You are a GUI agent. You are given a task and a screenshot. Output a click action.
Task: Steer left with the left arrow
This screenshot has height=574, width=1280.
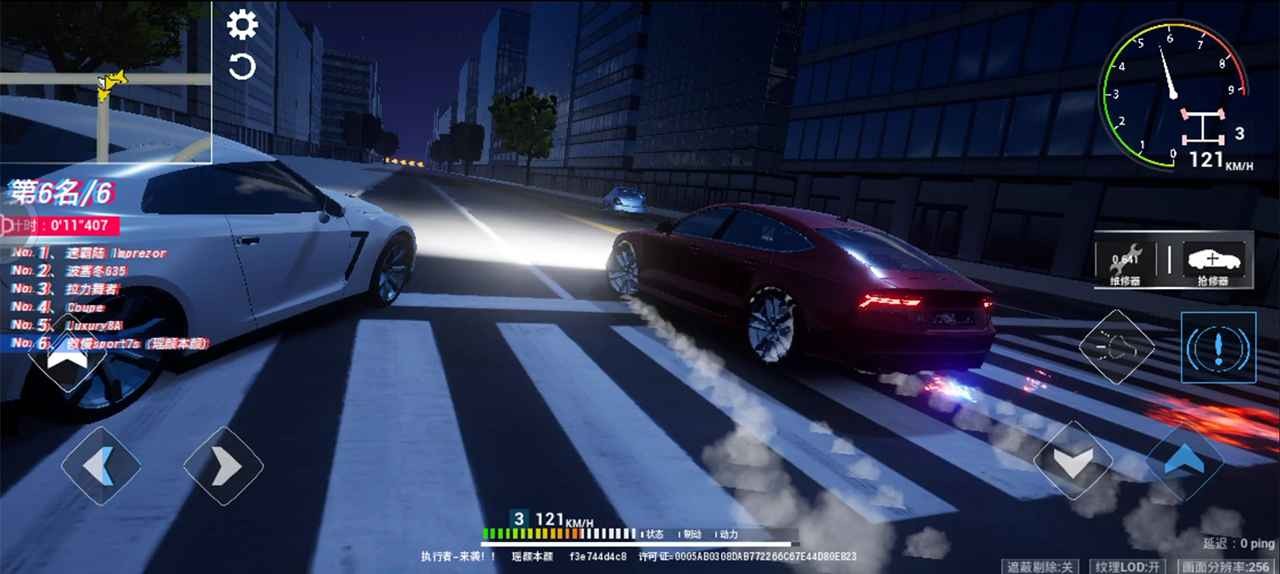tap(101, 466)
